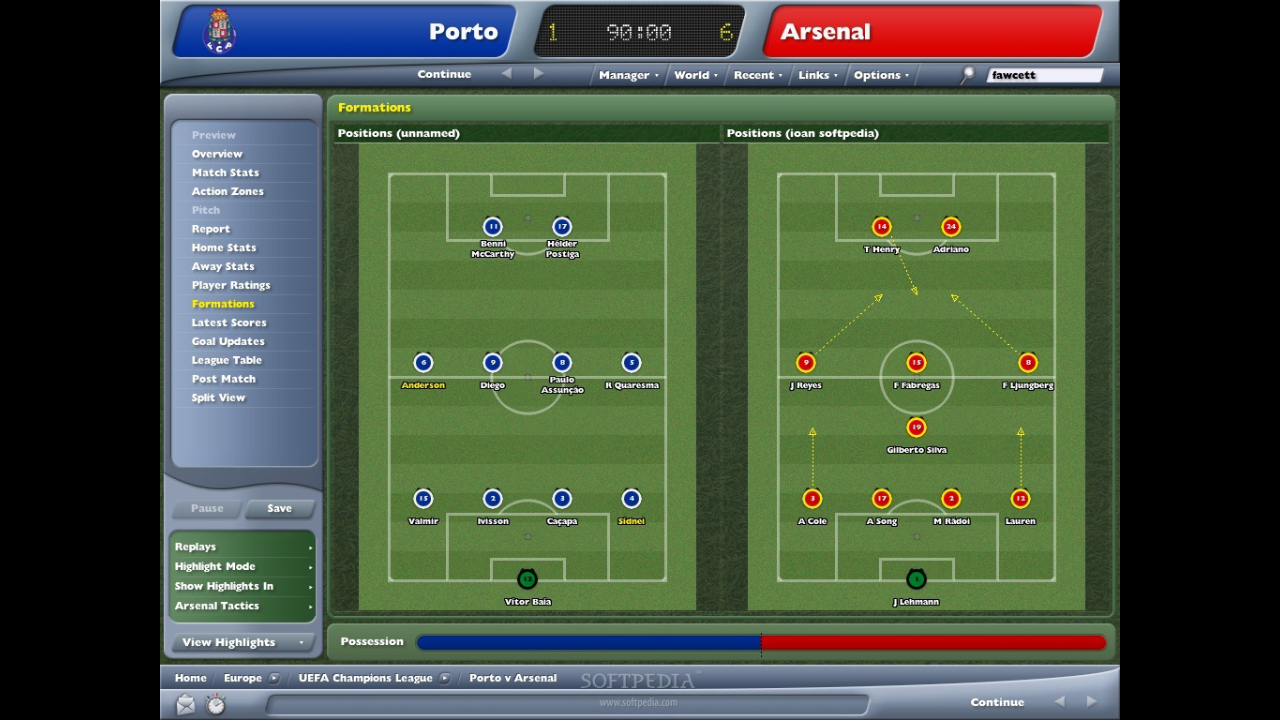The height and width of the screenshot is (720, 1280).
Task: Show the Match Stats view
Action: pyautogui.click(x=225, y=173)
